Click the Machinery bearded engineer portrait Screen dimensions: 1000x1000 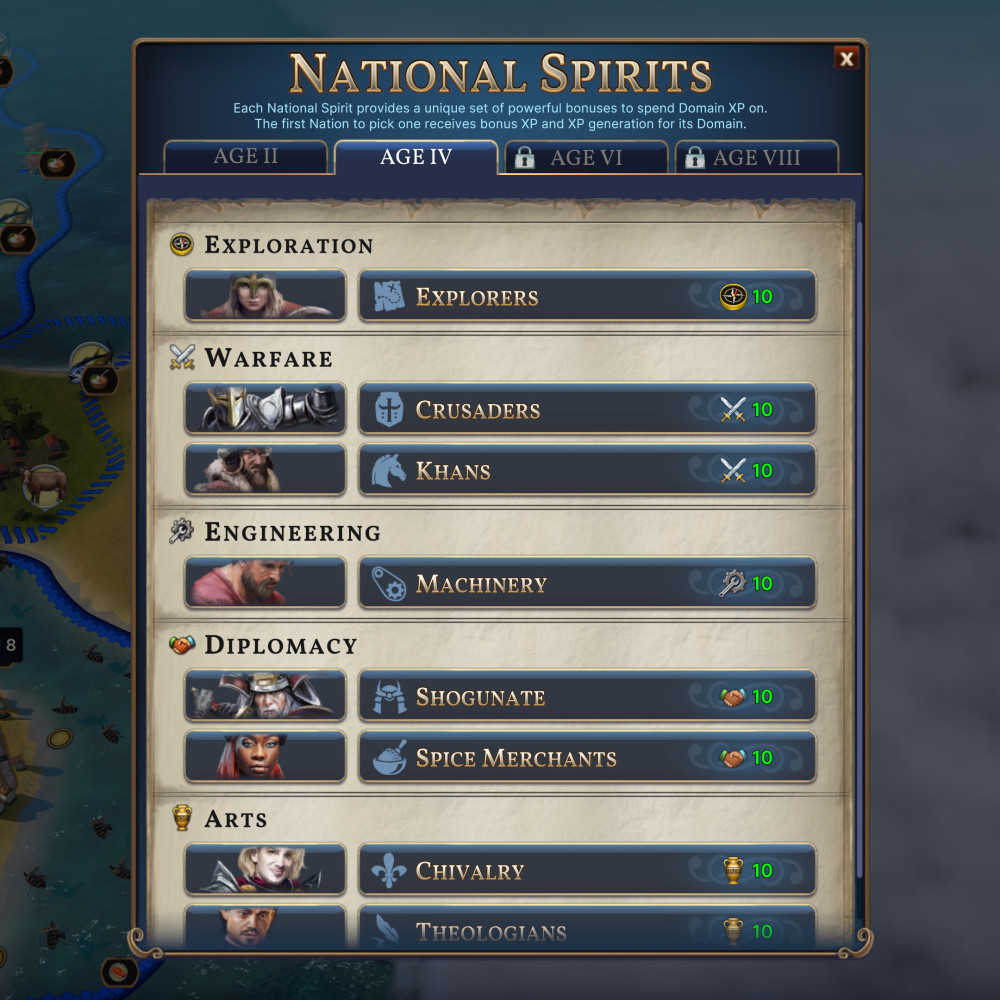coord(265,584)
